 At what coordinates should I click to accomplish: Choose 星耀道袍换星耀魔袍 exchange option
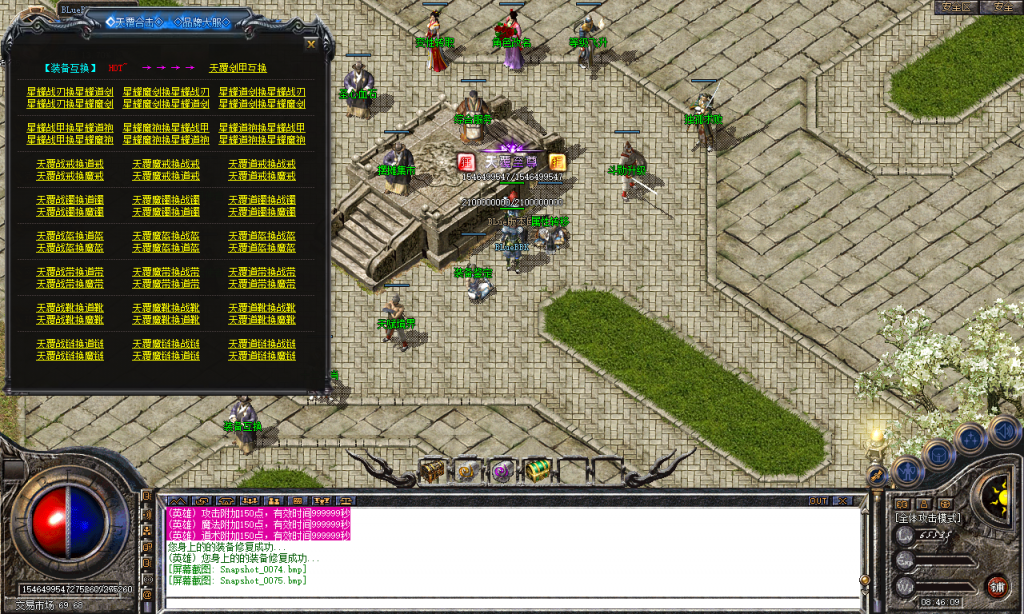(x=262, y=140)
